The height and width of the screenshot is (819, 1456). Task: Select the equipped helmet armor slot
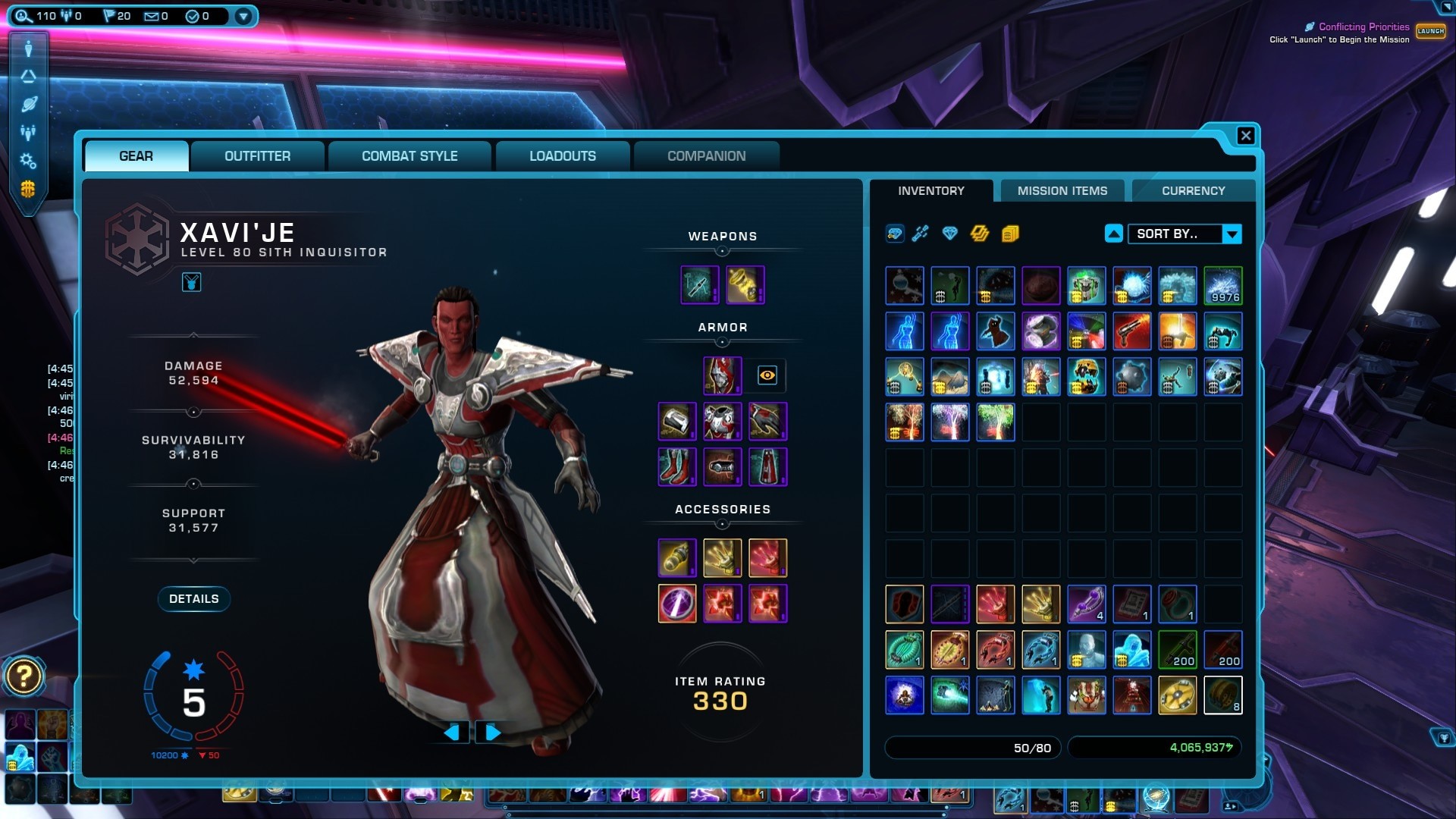[x=722, y=375]
